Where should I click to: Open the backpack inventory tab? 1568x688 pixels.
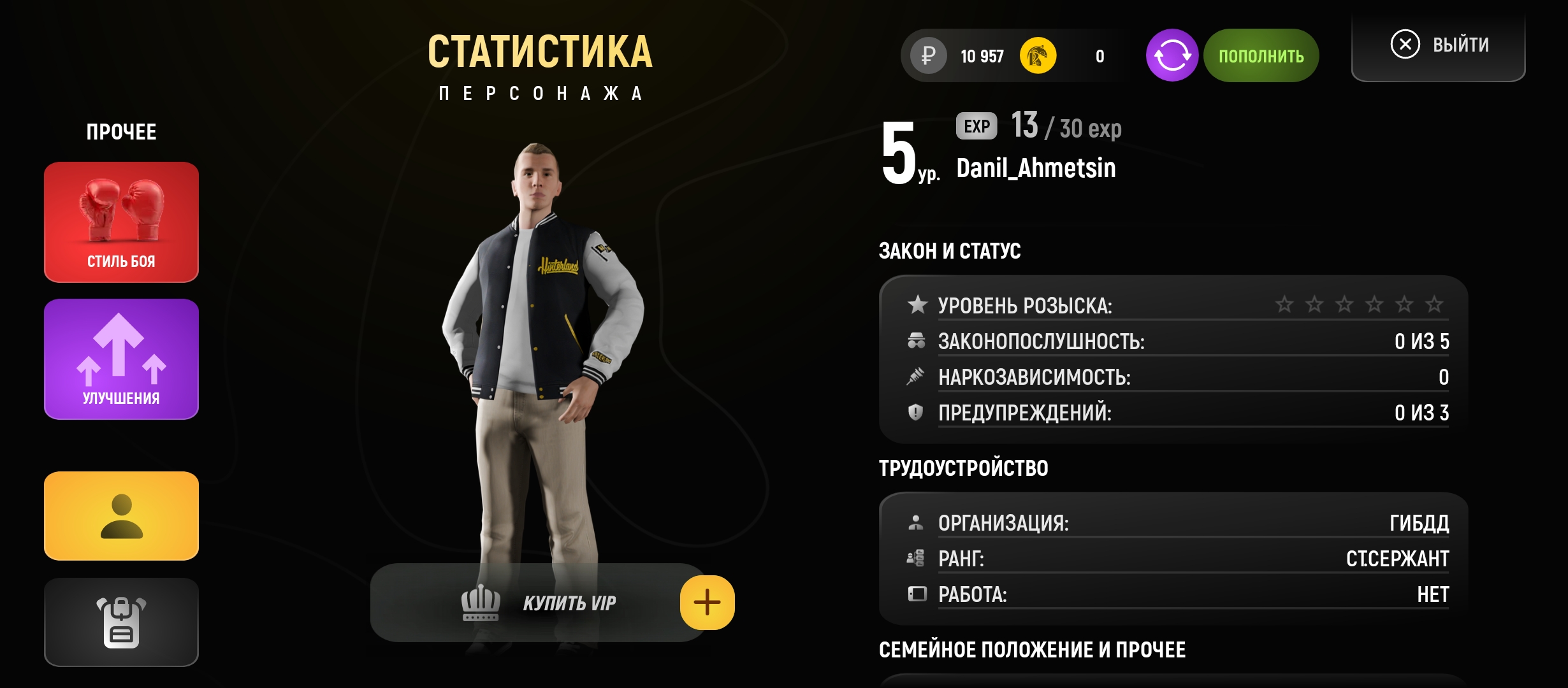click(121, 622)
